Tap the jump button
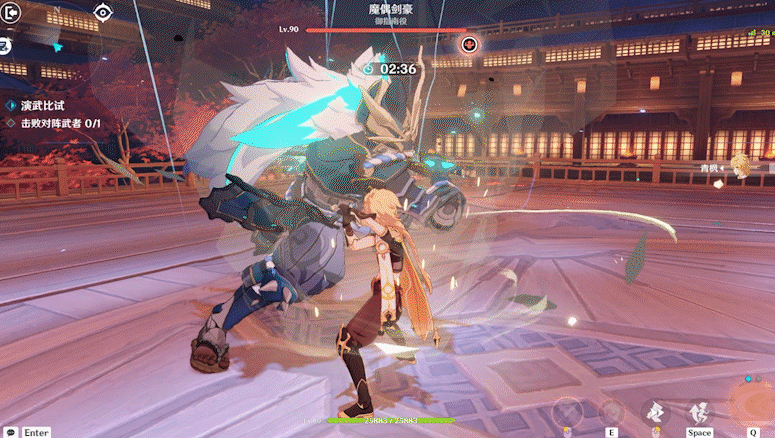The width and height of the screenshot is (775, 438). (x=699, y=412)
